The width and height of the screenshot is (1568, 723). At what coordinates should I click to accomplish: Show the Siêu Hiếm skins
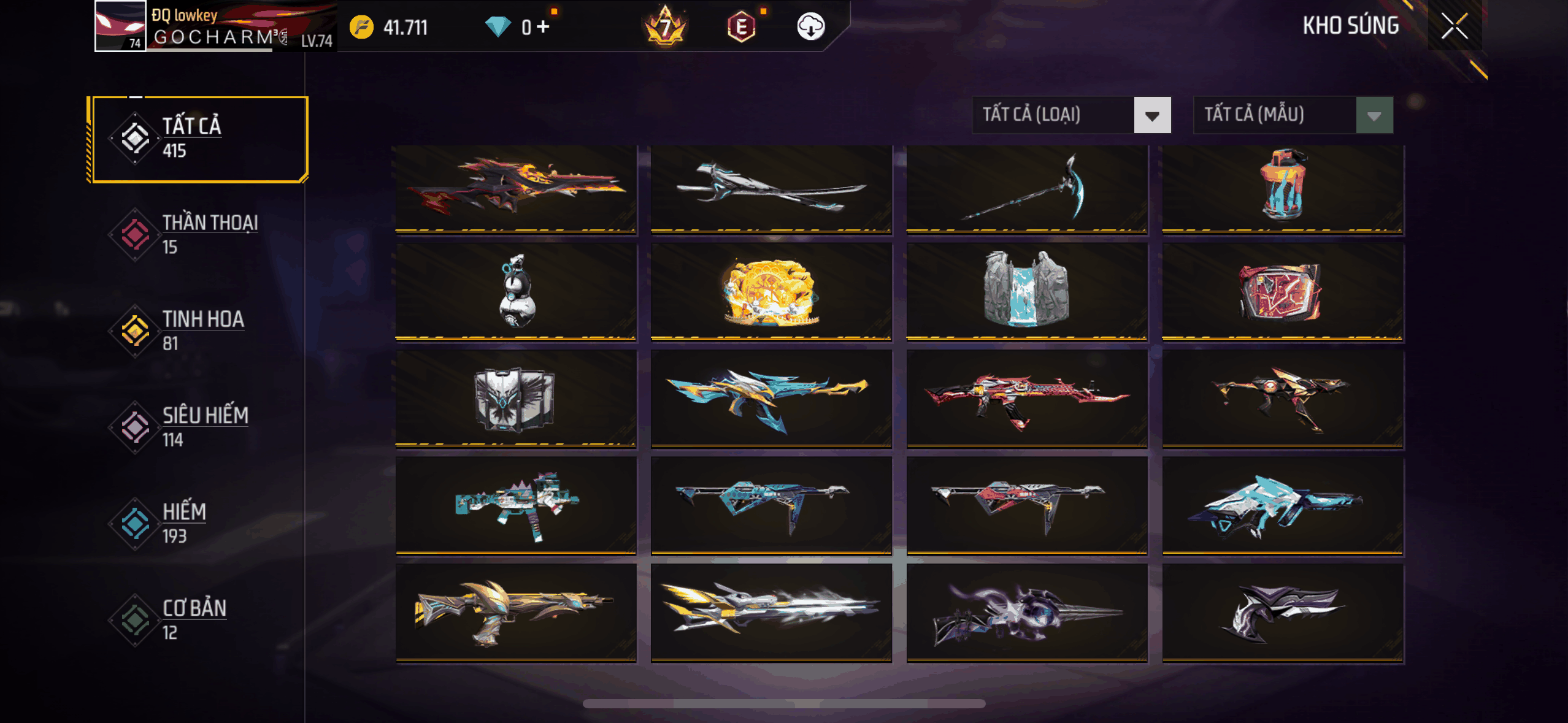point(199,427)
